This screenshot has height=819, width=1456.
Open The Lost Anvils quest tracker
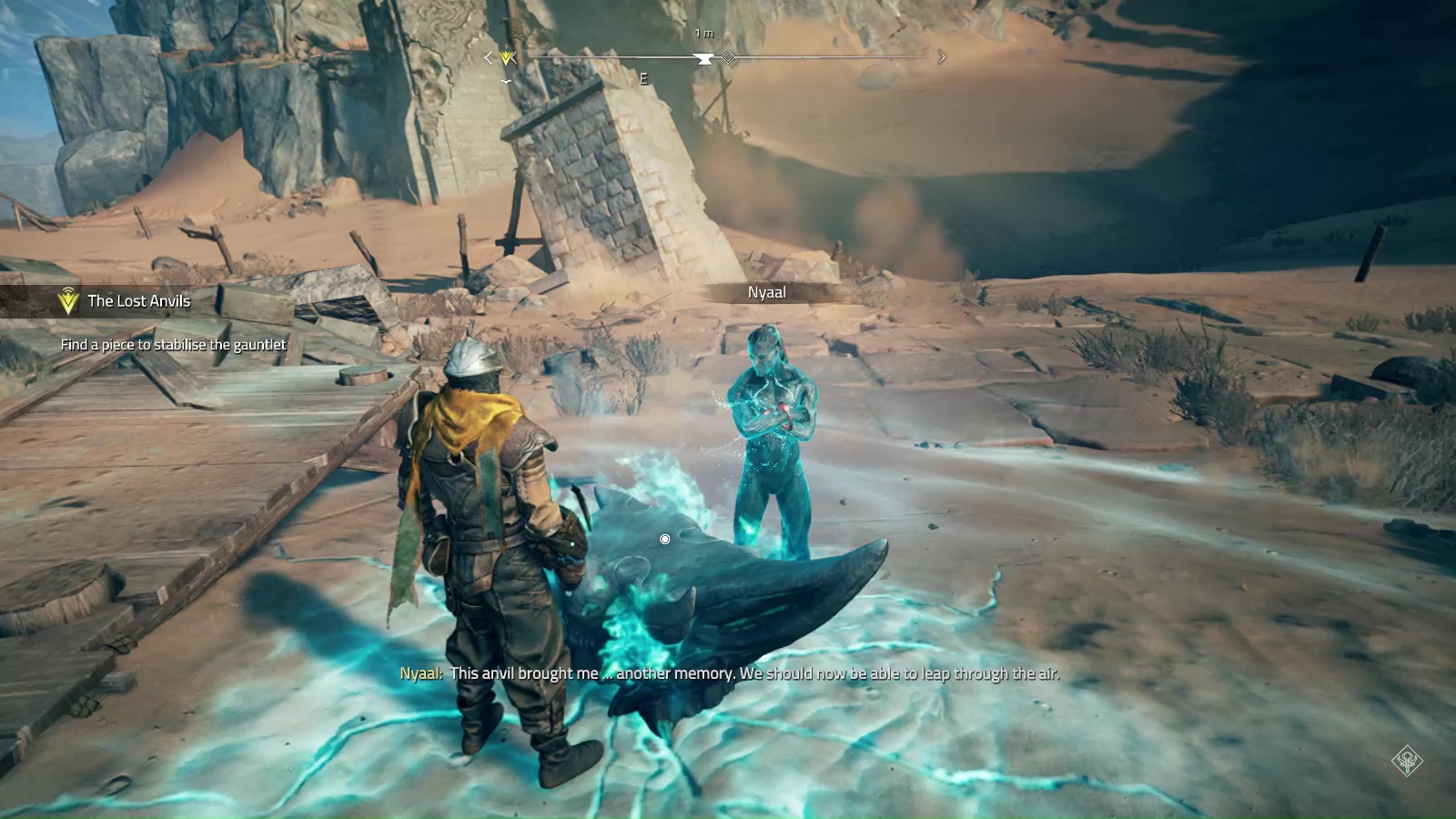click(x=138, y=301)
